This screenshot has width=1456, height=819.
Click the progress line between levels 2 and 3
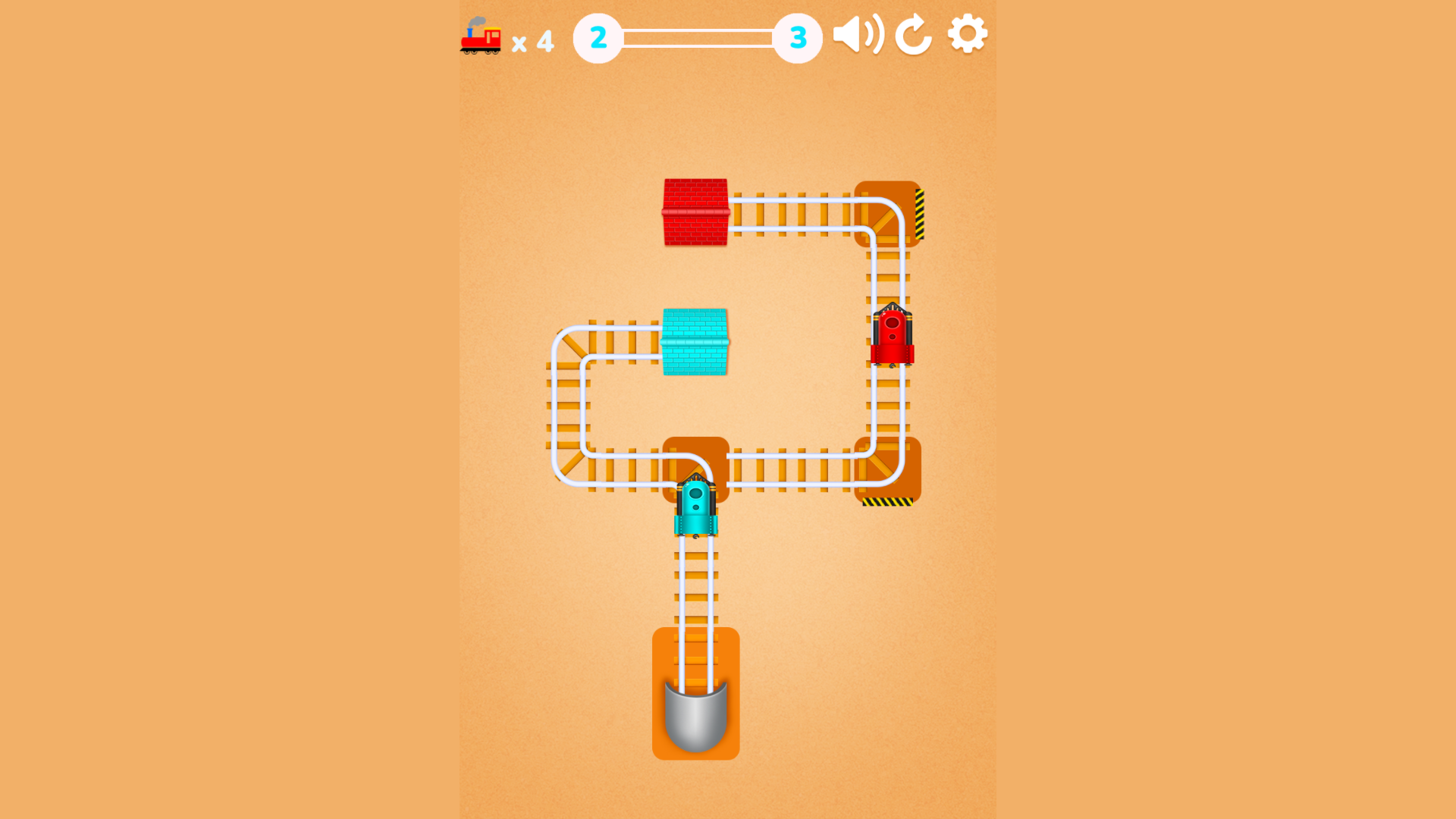(698, 36)
